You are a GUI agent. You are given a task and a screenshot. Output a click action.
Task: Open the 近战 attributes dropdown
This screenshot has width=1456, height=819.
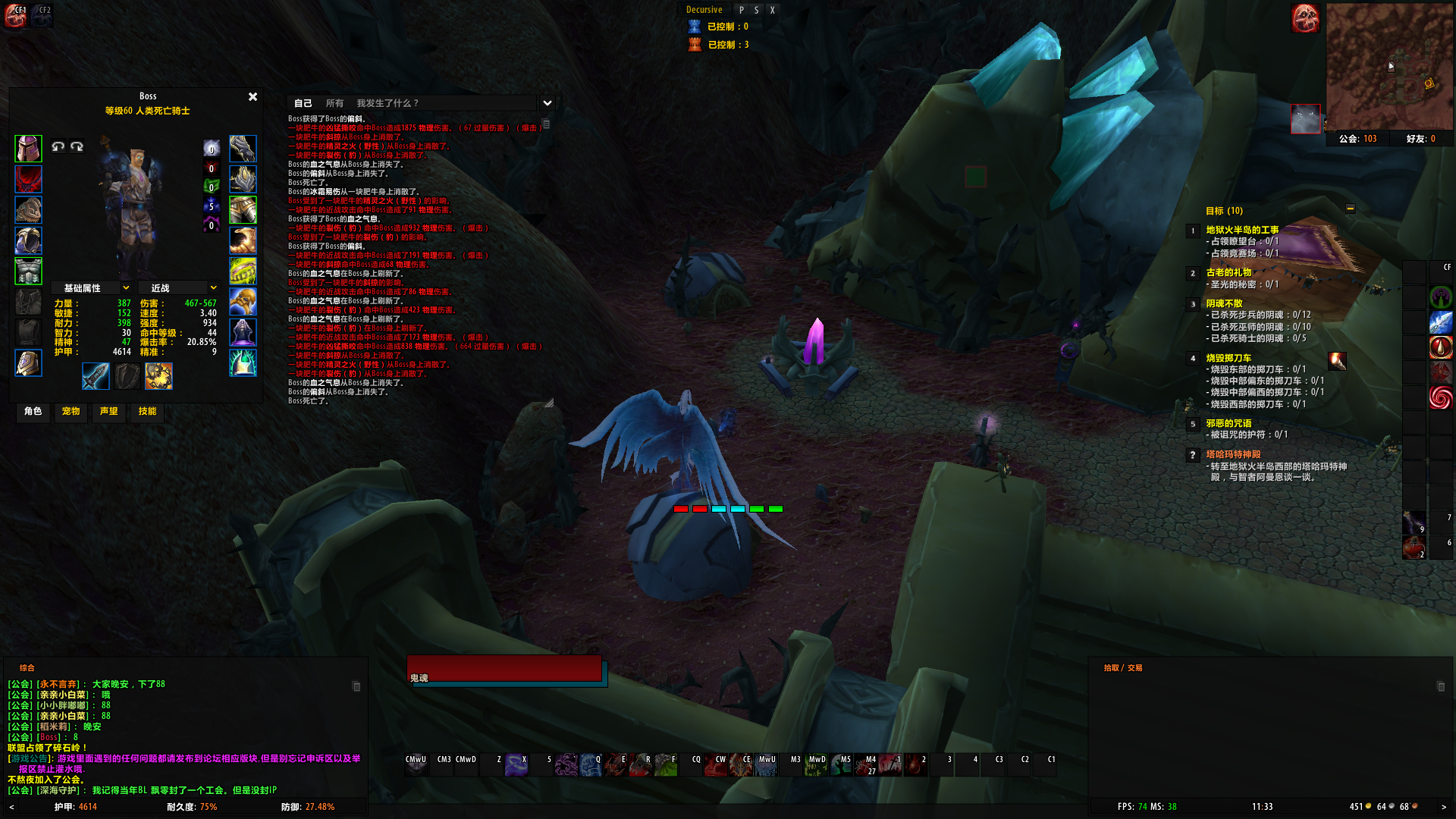click(177, 287)
